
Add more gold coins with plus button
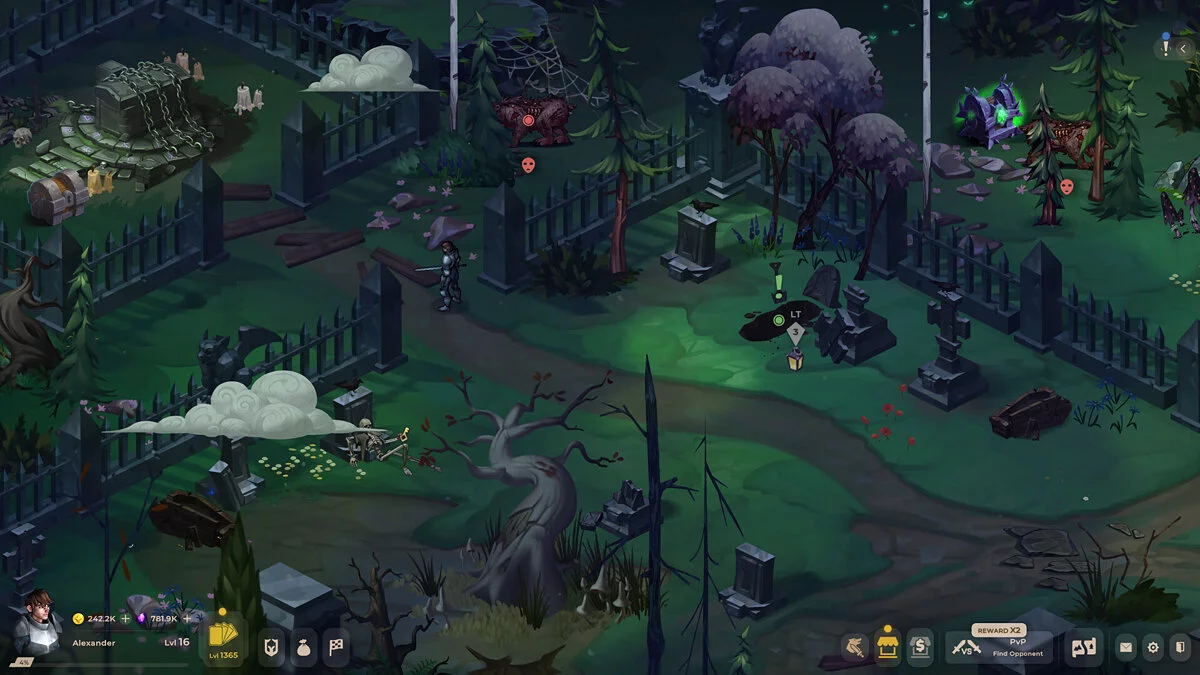click(x=126, y=619)
